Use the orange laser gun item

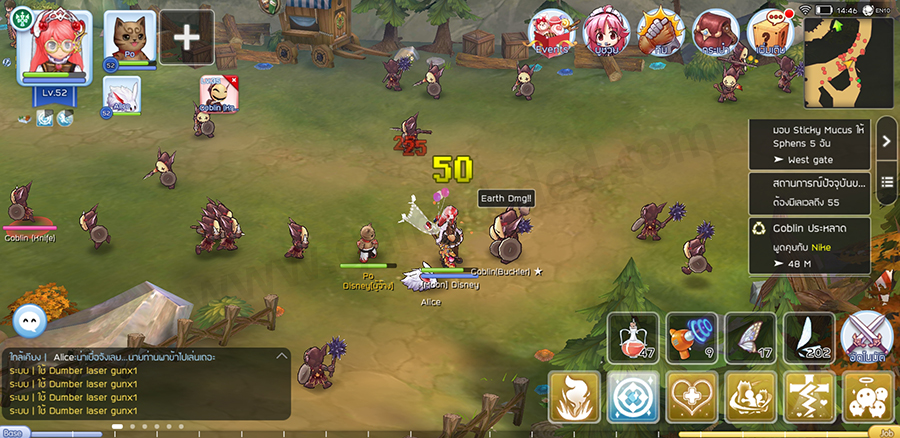691,337
